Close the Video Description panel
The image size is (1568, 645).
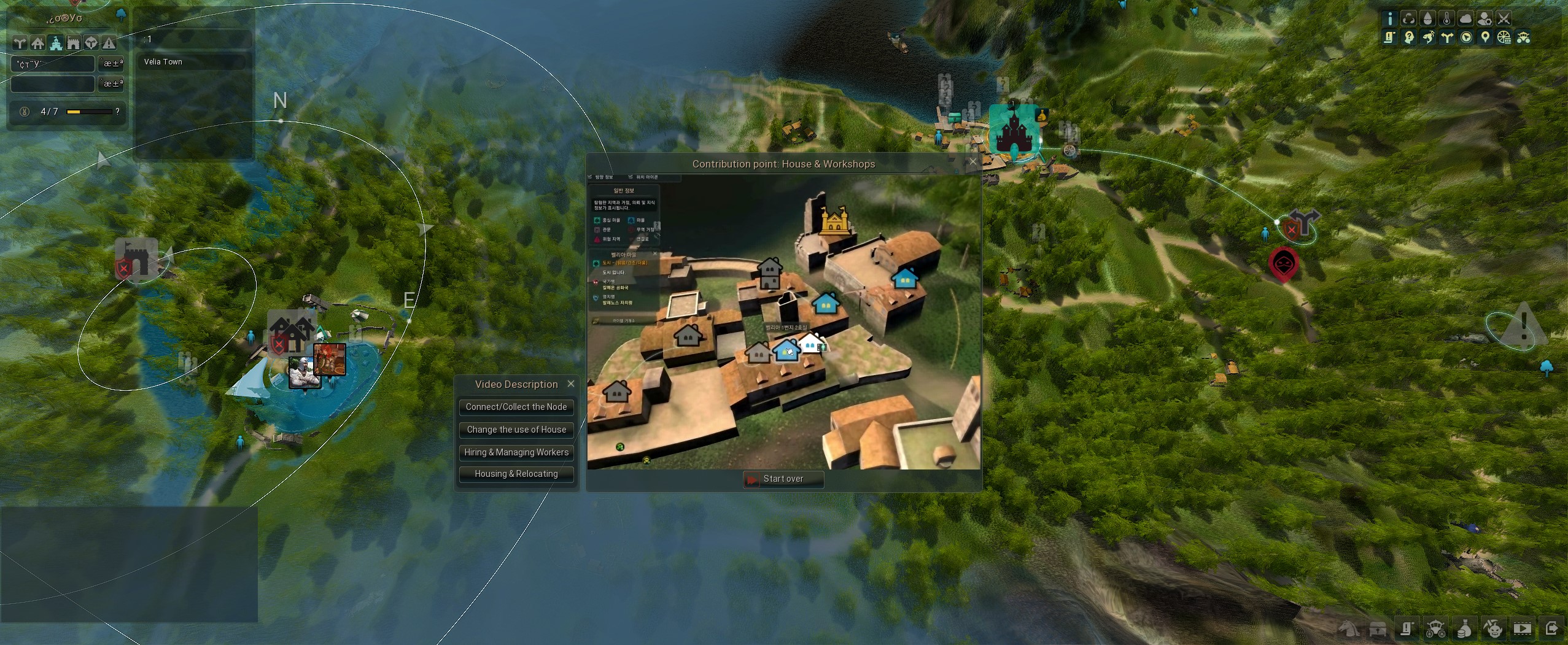571,384
